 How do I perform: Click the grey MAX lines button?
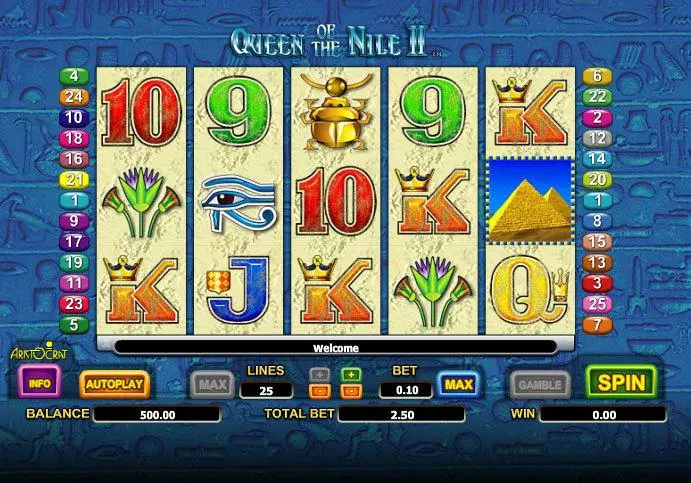tap(210, 384)
